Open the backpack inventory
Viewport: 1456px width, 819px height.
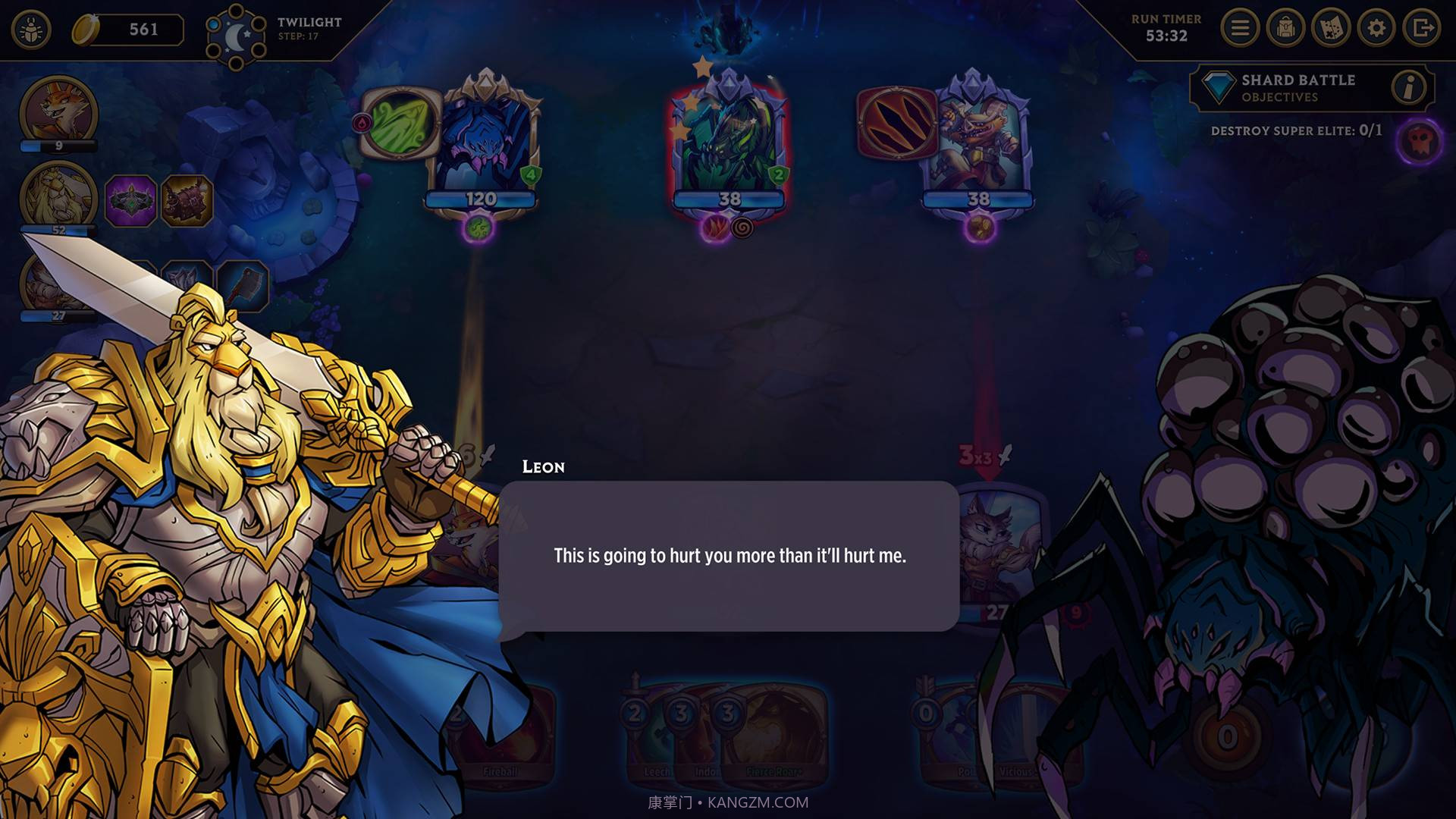coord(1285,29)
